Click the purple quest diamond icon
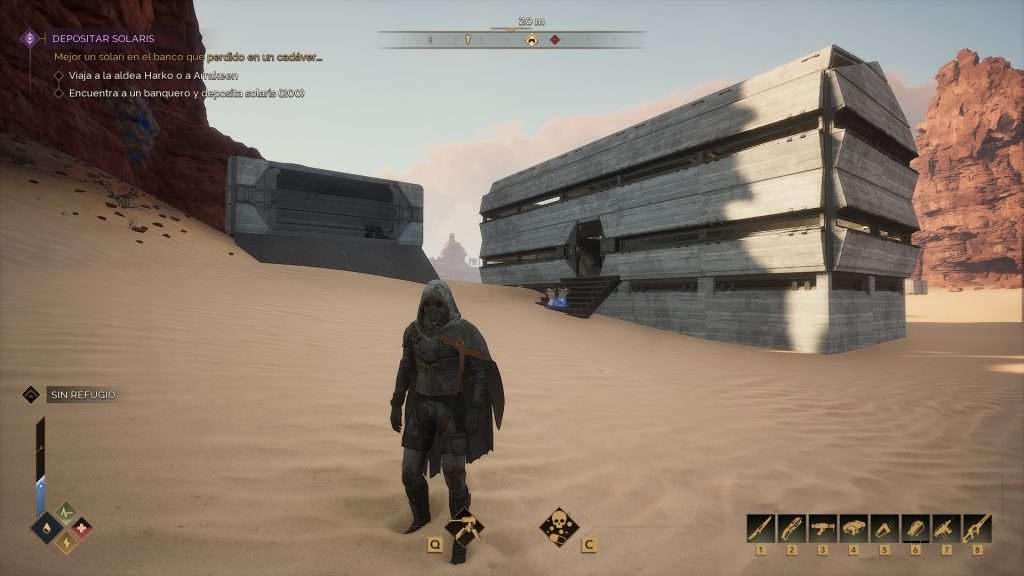This screenshot has height=576, width=1024. (x=30, y=39)
